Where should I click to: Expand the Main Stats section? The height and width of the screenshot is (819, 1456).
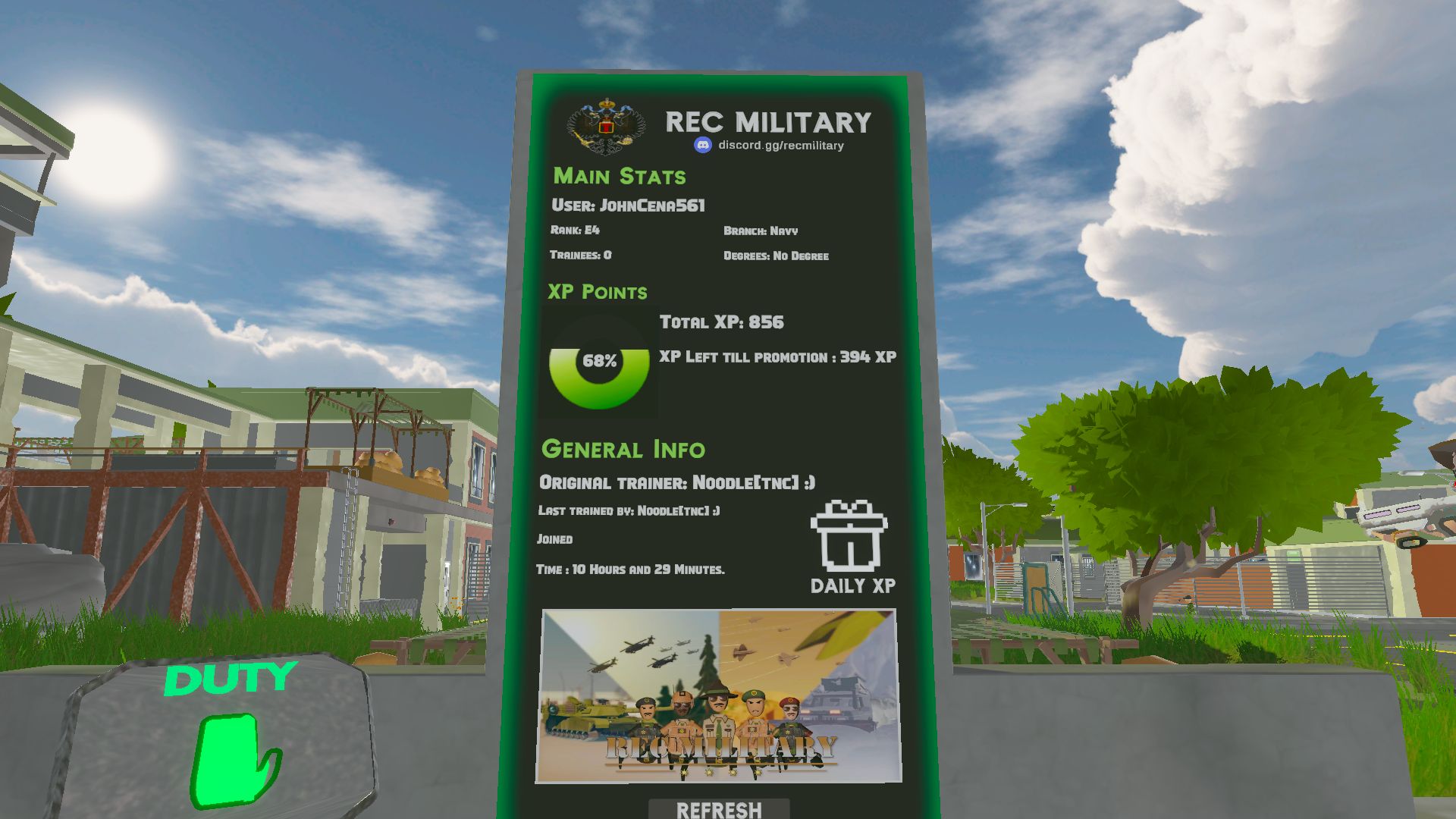coord(620,176)
